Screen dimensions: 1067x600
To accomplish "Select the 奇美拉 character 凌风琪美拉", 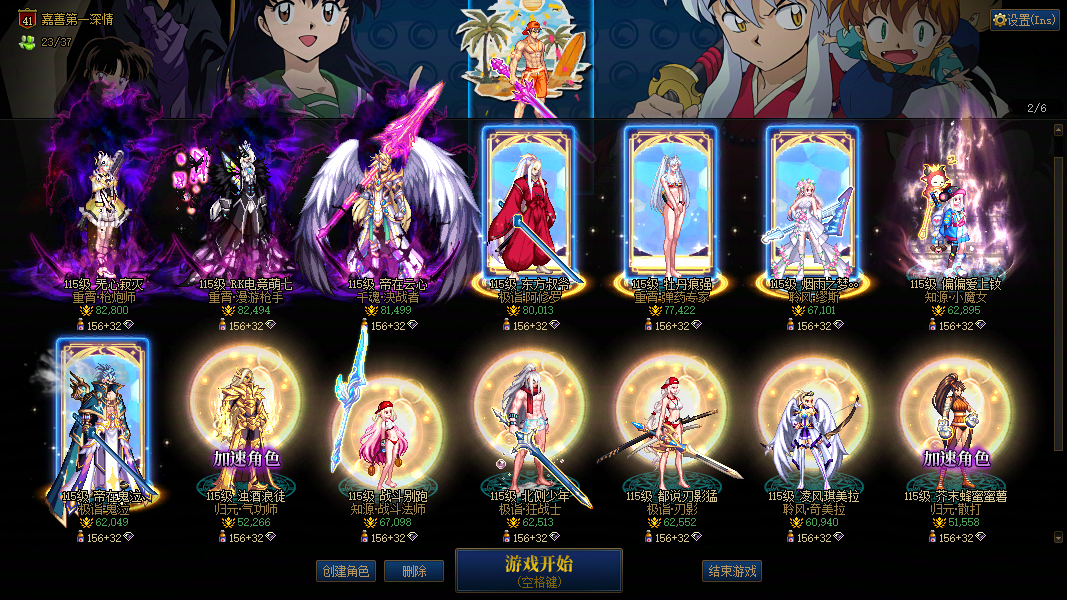I will coord(812,425).
